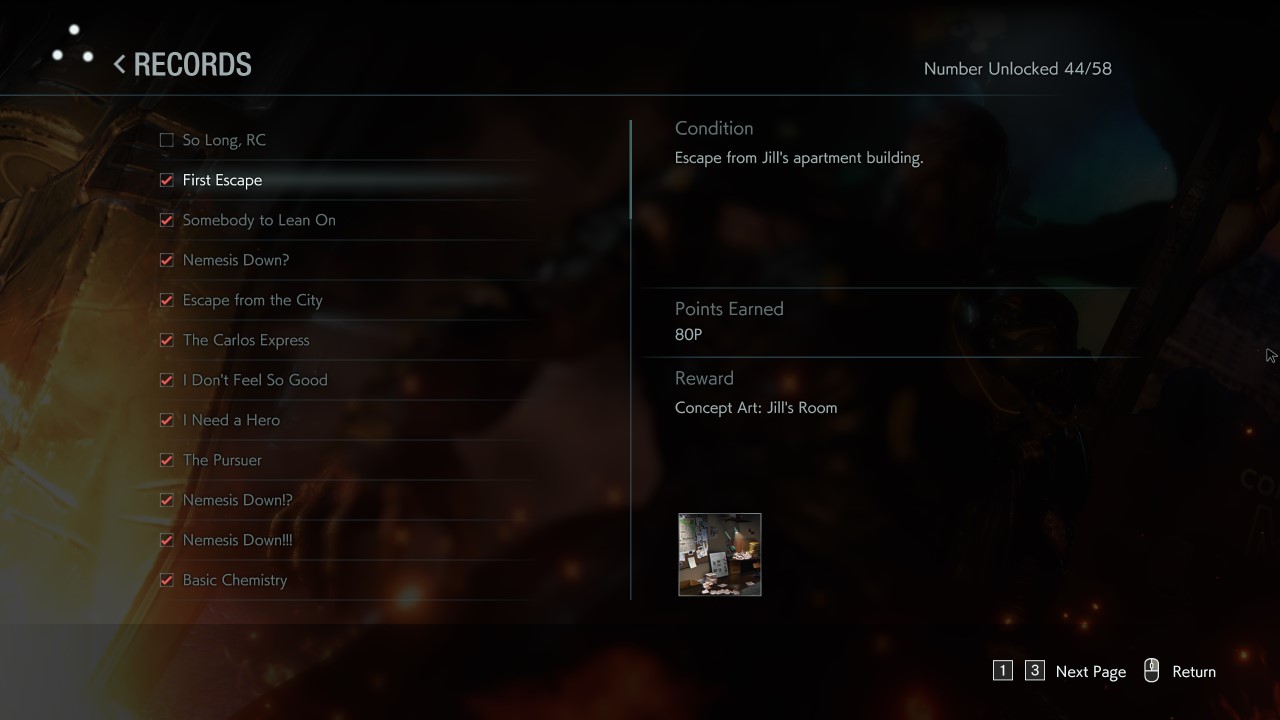Toggle the checkbox beside I Need a Hero
Image resolution: width=1280 pixels, height=720 pixels.
point(166,420)
